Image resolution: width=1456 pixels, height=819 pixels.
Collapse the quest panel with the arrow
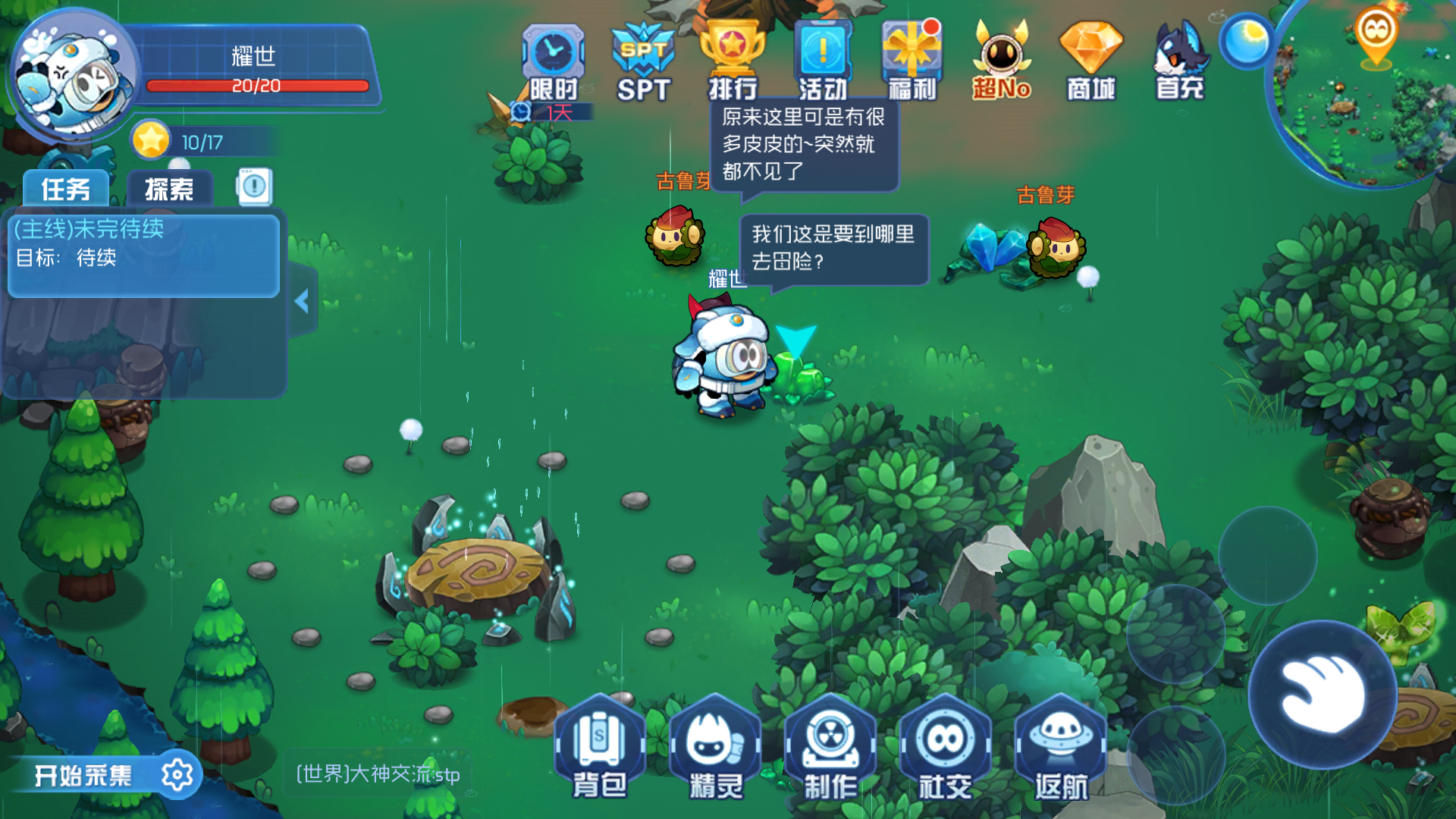[303, 300]
